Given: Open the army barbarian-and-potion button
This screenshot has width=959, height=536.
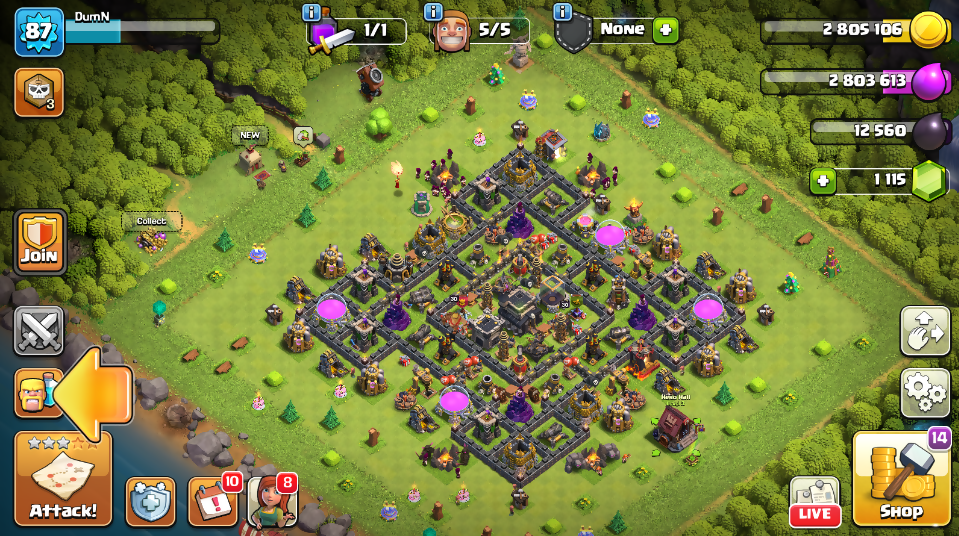Looking at the screenshot, I should (34, 393).
